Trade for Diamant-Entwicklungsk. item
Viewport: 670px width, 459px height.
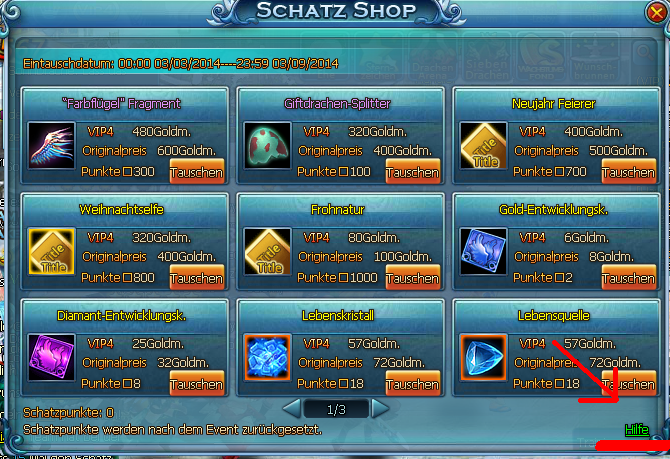(196, 384)
